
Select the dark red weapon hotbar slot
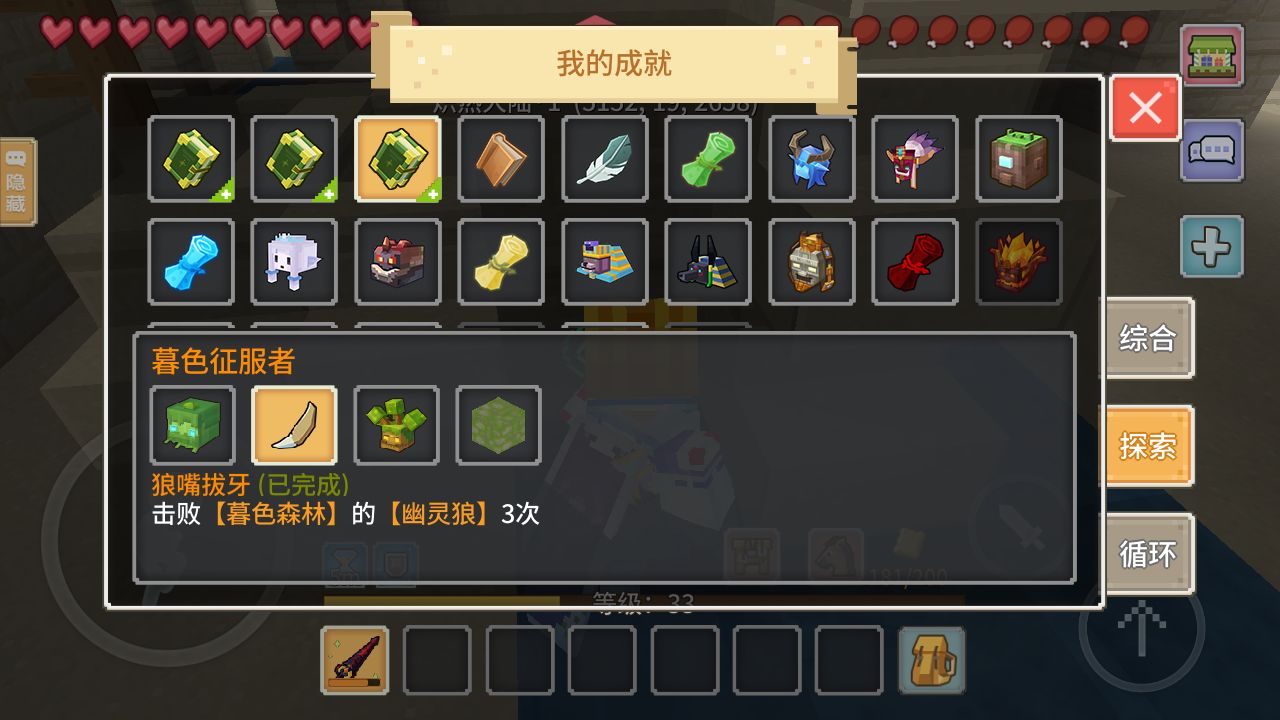[x=355, y=660]
